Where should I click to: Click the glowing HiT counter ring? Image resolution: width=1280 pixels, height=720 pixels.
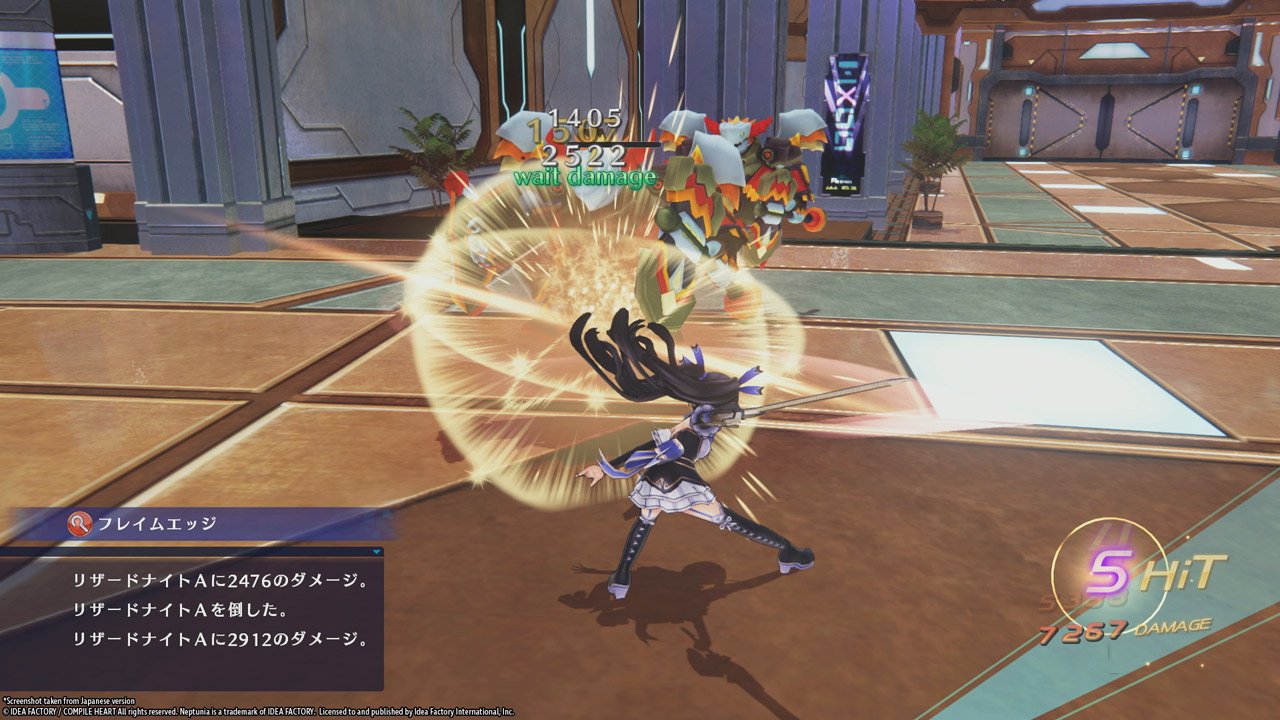pyautogui.click(x=1109, y=570)
